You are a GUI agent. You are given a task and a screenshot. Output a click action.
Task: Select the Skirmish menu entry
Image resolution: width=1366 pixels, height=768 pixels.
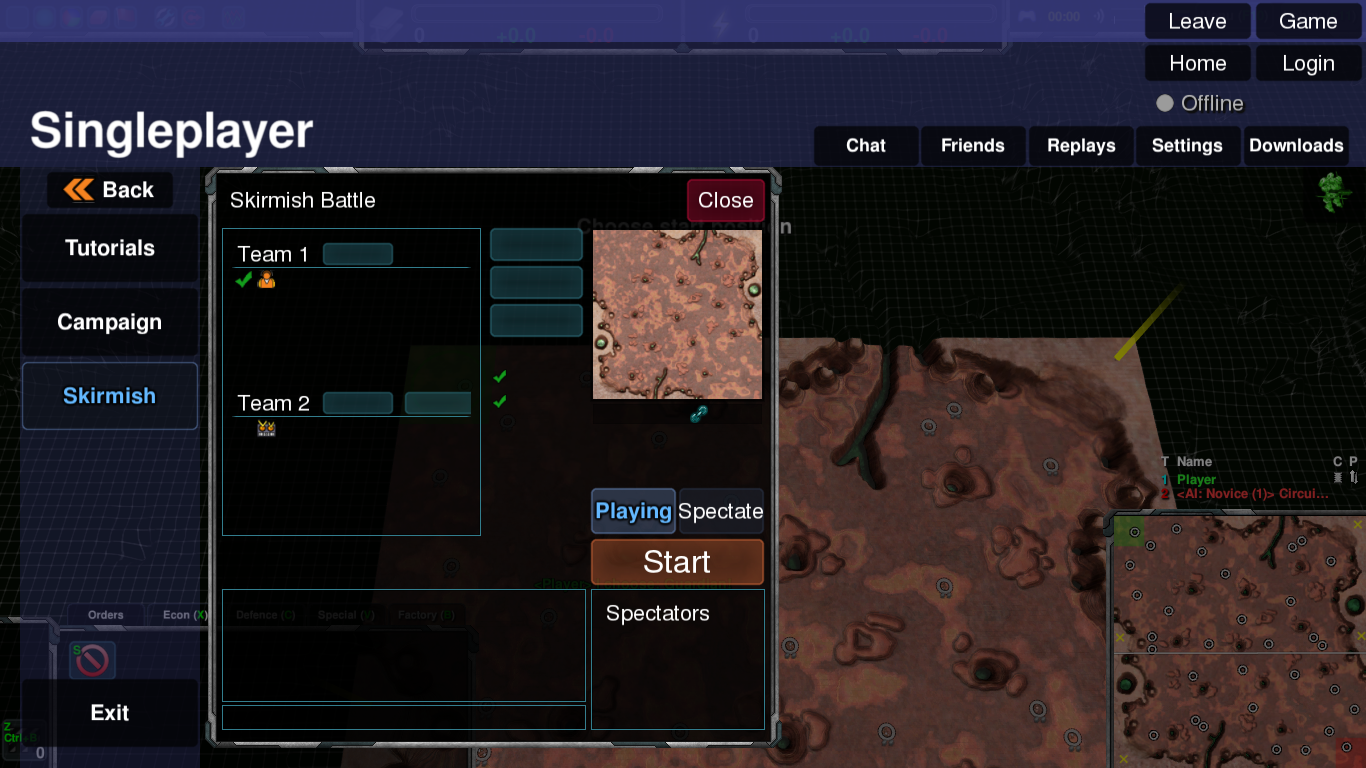coord(109,396)
